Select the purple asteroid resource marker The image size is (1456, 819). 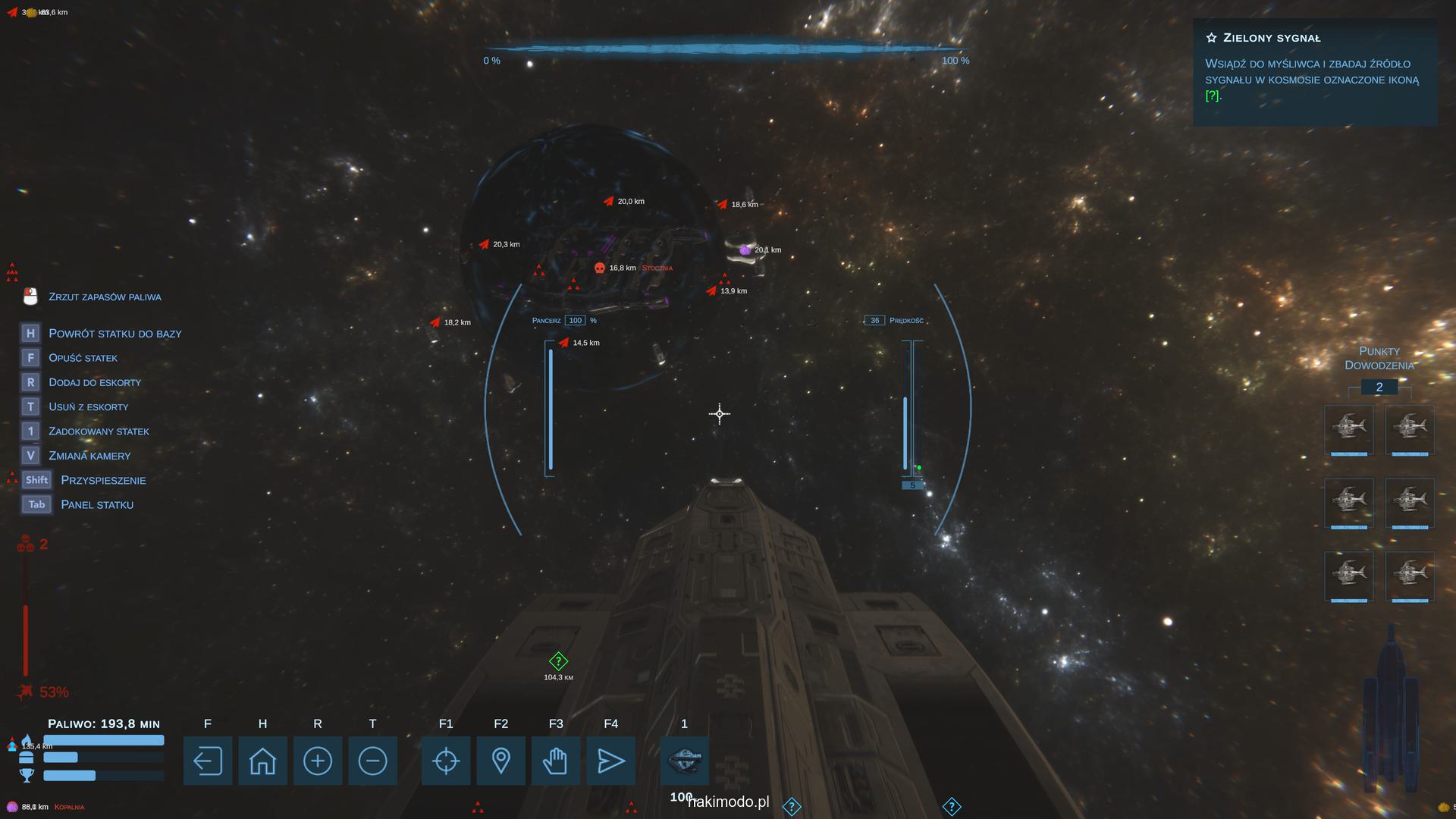pos(745,249)
